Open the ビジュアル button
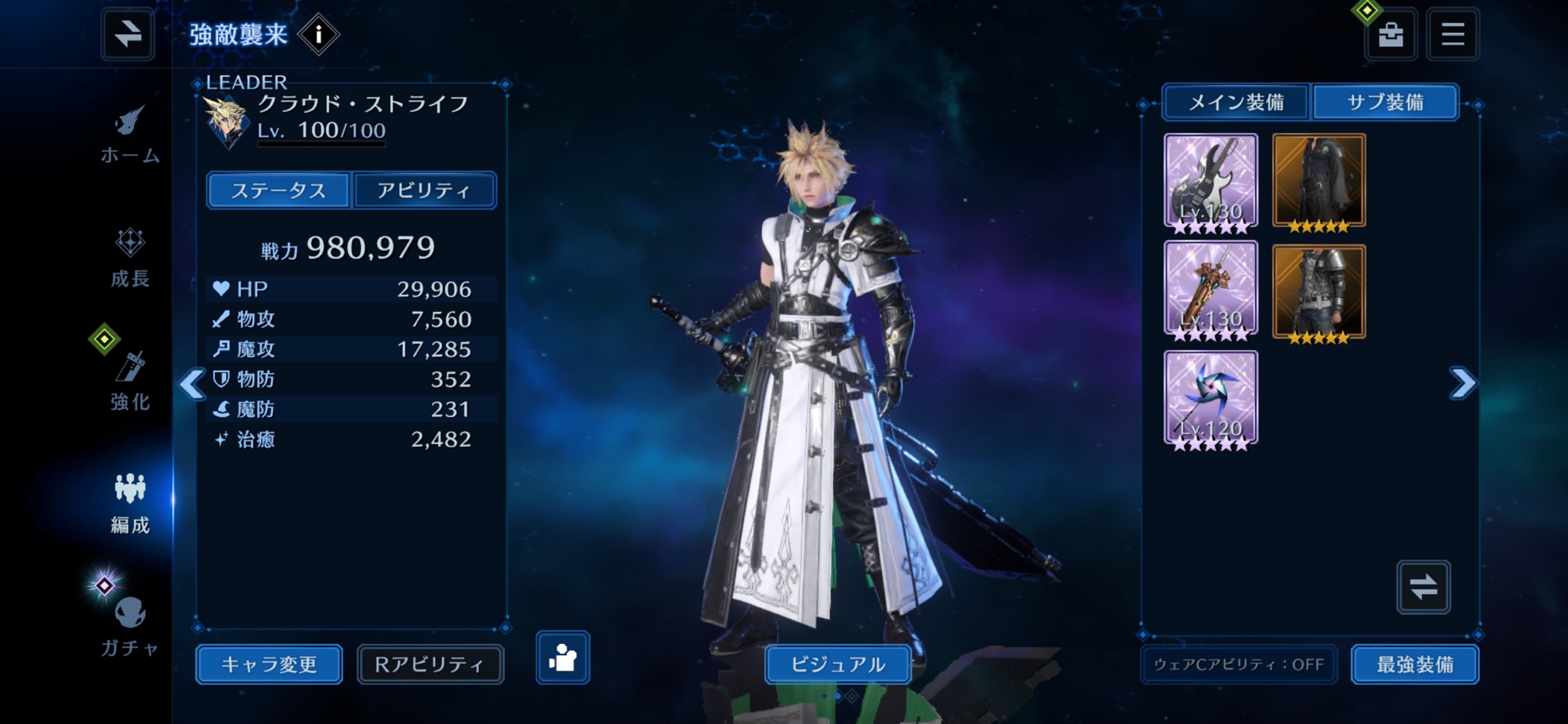Screen dimensions: 1568x724 coord(837,664)
